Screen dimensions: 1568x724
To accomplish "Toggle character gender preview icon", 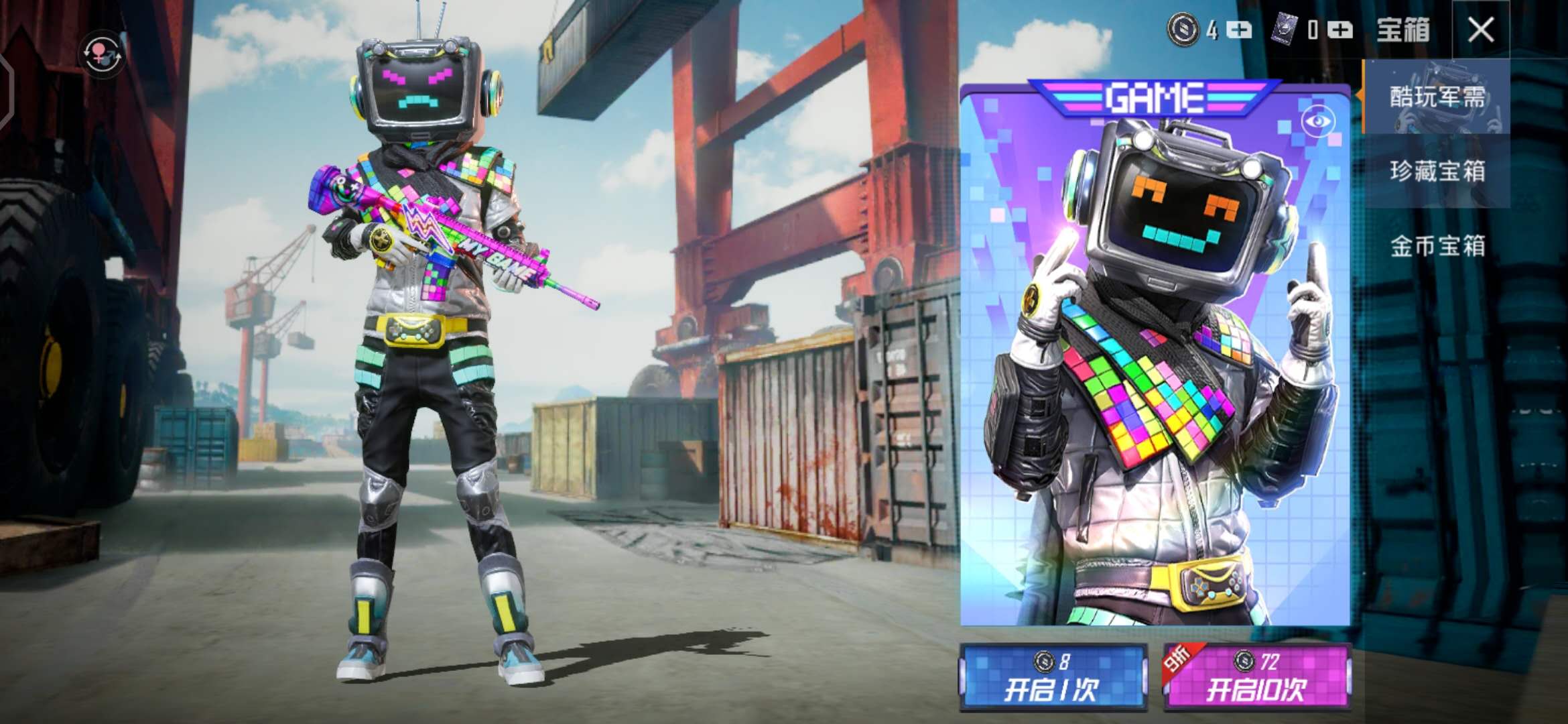I will pos(102,54).
